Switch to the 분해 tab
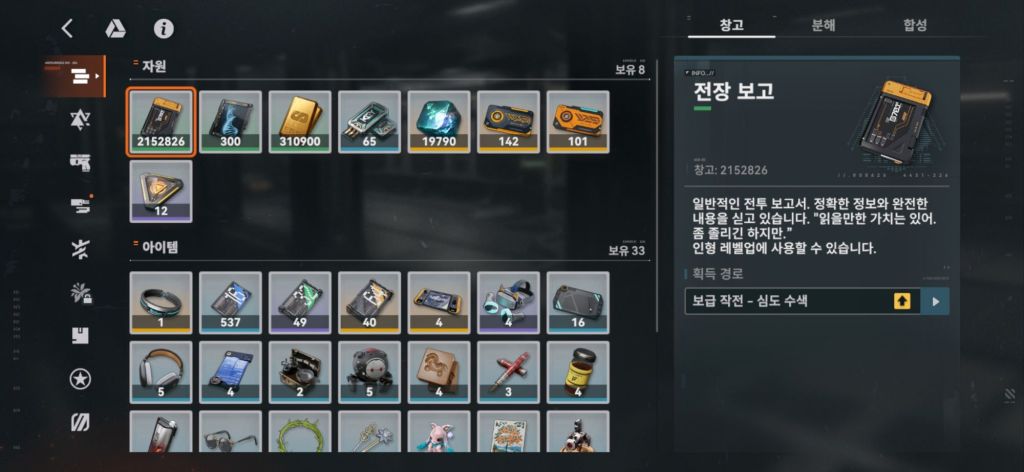This screenshot has width=1024, height=472. point(823,25)
